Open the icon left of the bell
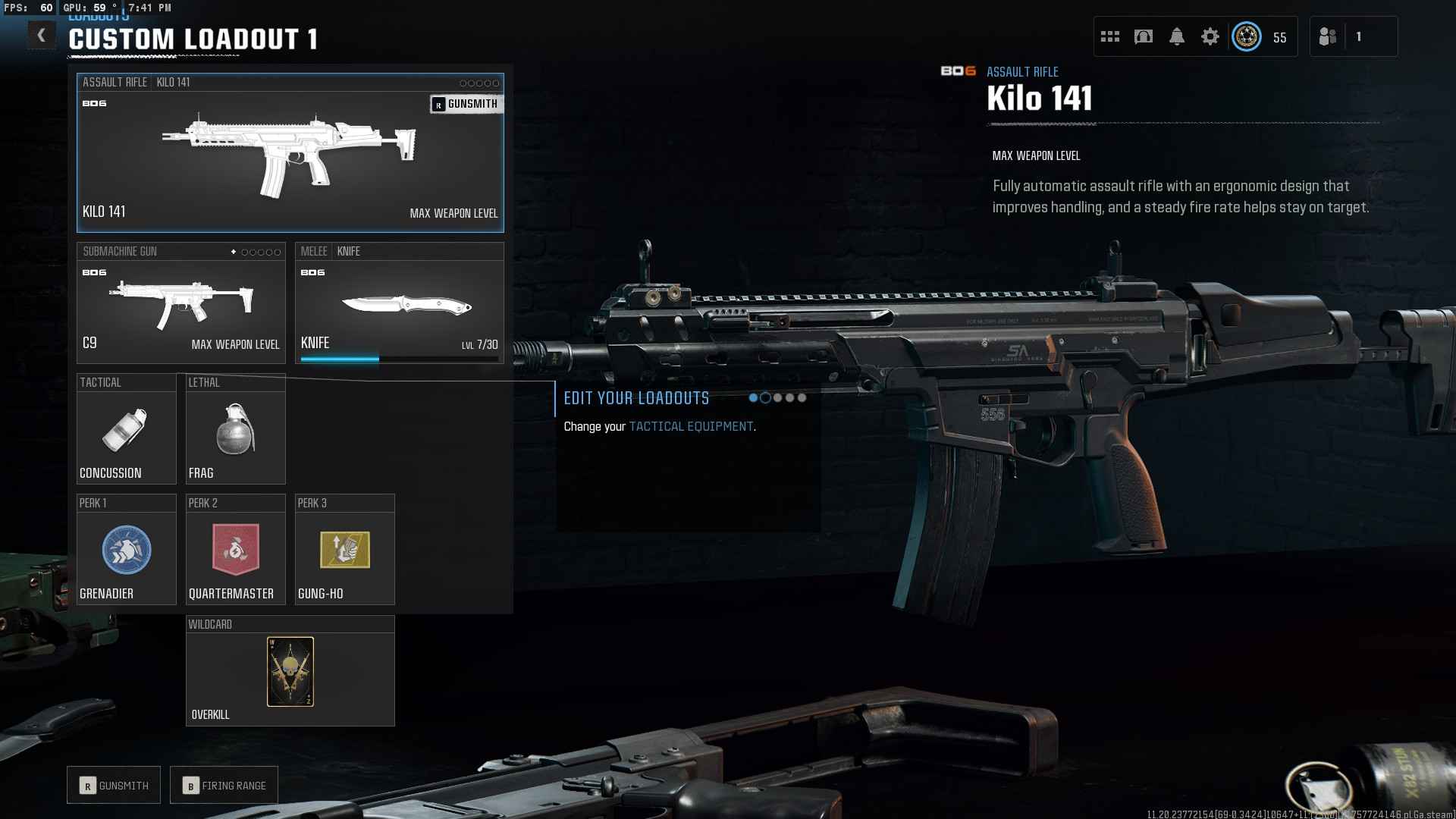1456x819 pixels. click(x=1144, y=36)
